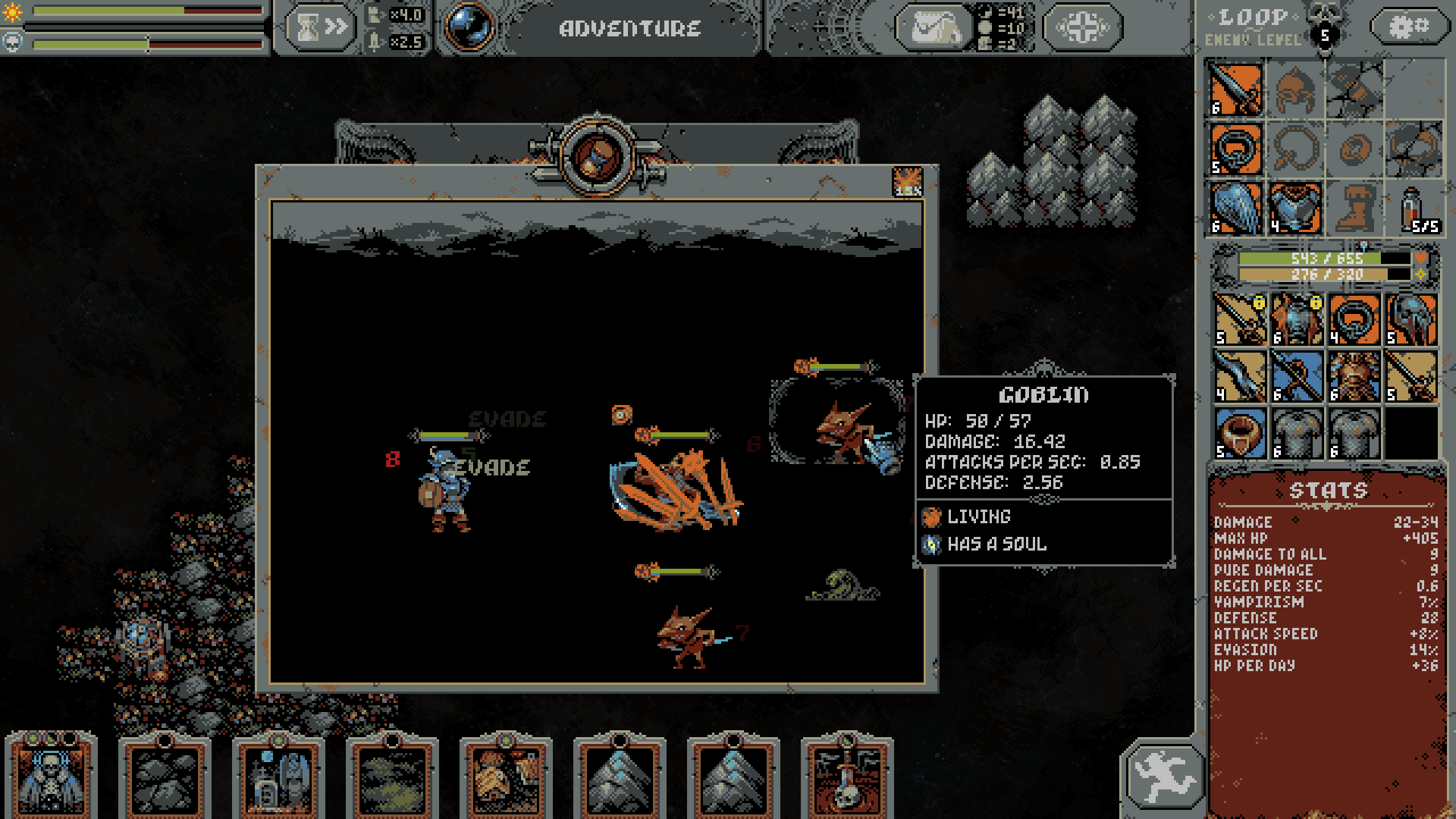Open the resource bag
The width and height of the screenshot is (1456, 819).
[934, 28]
